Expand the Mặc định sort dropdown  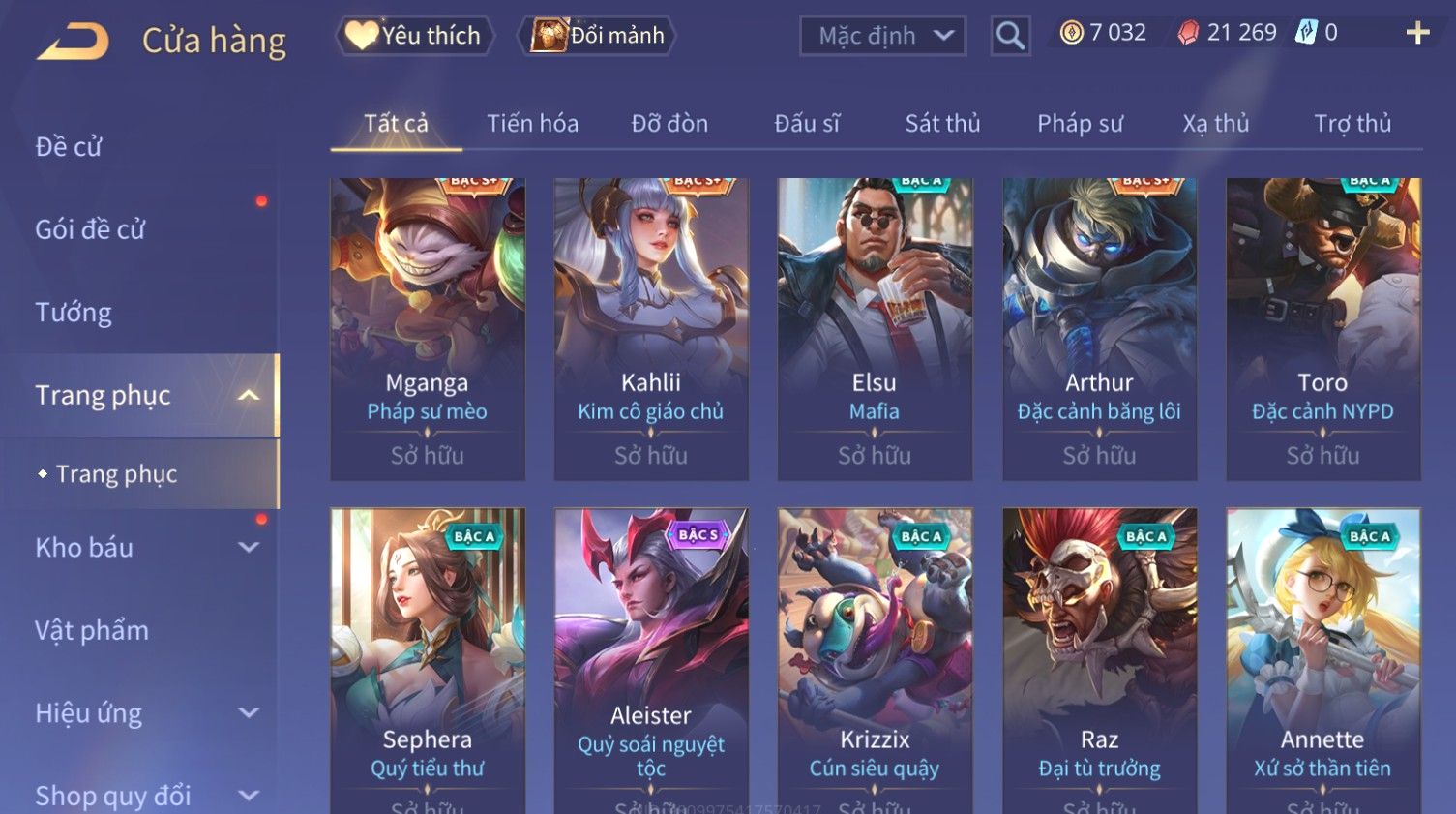tap(882, 36)
